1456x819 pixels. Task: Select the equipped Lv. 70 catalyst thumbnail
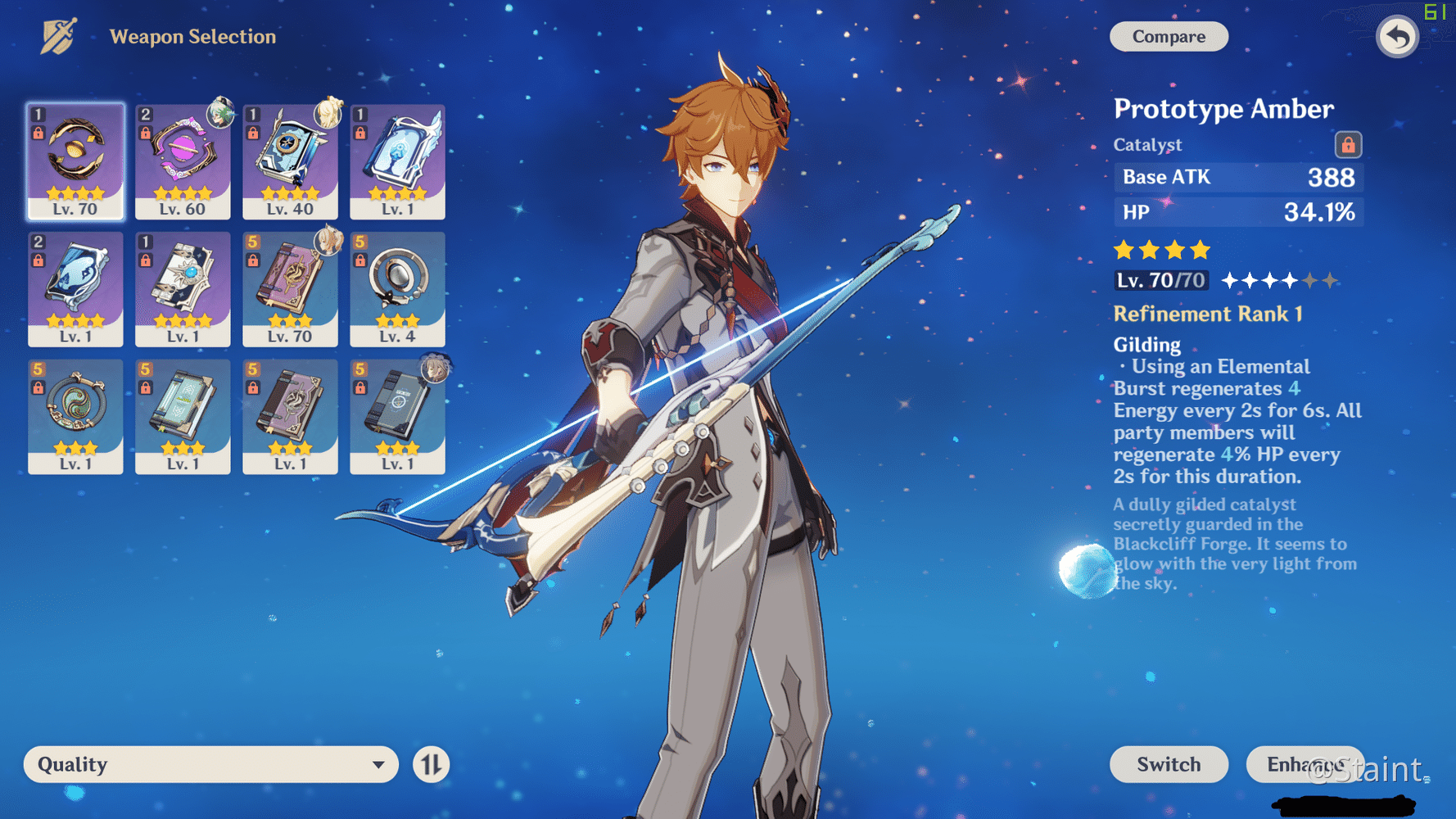point(75,161)
